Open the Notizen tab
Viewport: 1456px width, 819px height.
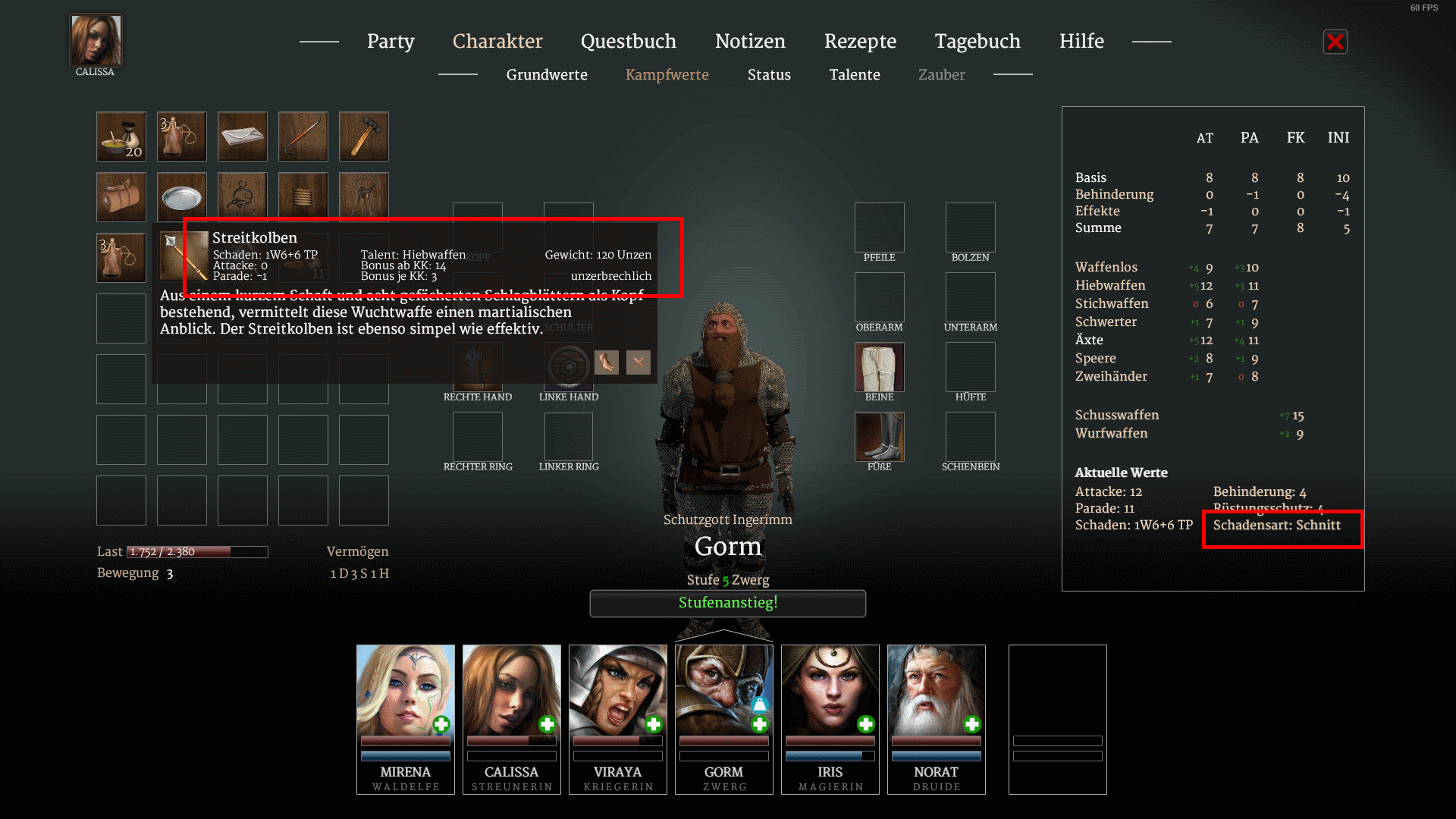[x=750, y=41]
